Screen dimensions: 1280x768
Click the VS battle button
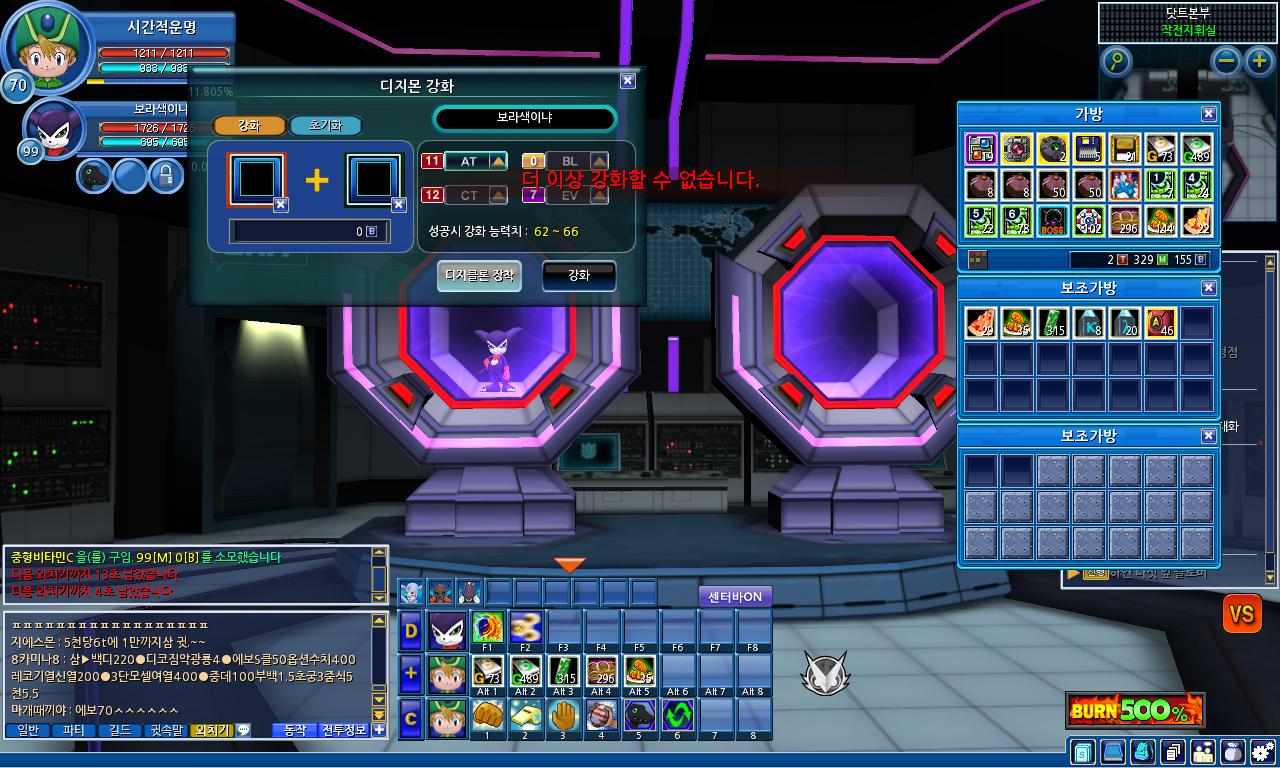[x=1241, y=613]
